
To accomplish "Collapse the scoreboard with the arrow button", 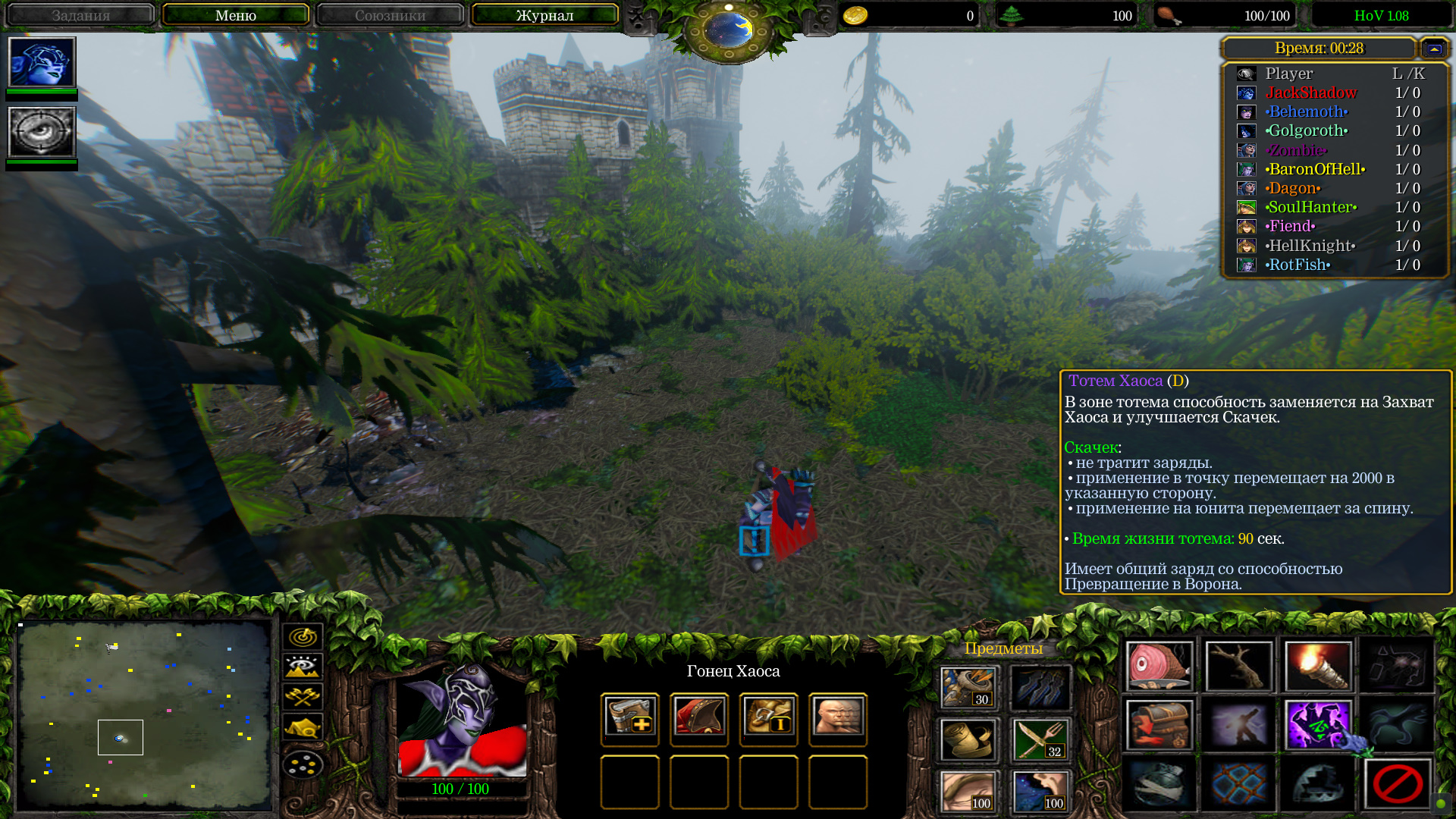I will pos(1433,49).
